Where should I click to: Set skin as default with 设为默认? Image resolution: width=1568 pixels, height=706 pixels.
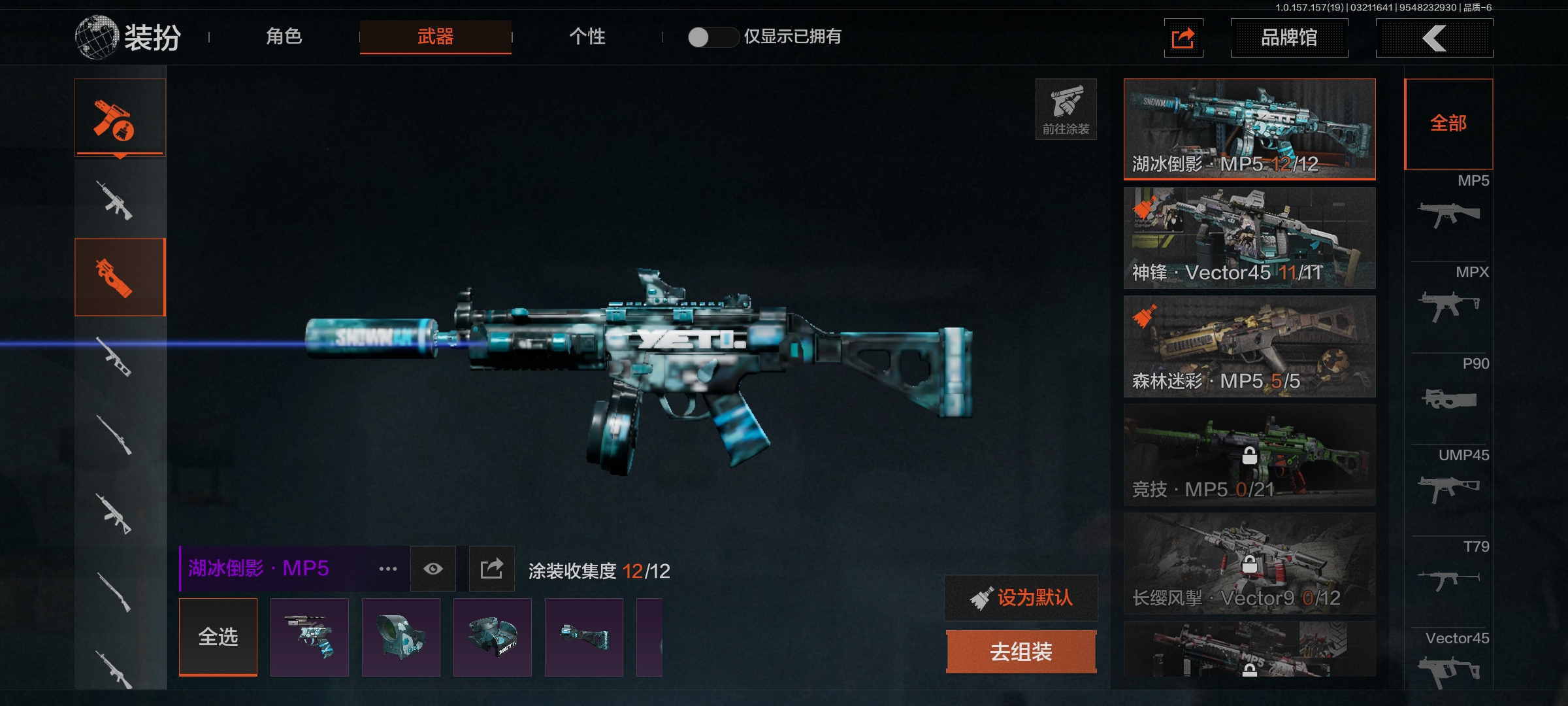pos(1021,597)
